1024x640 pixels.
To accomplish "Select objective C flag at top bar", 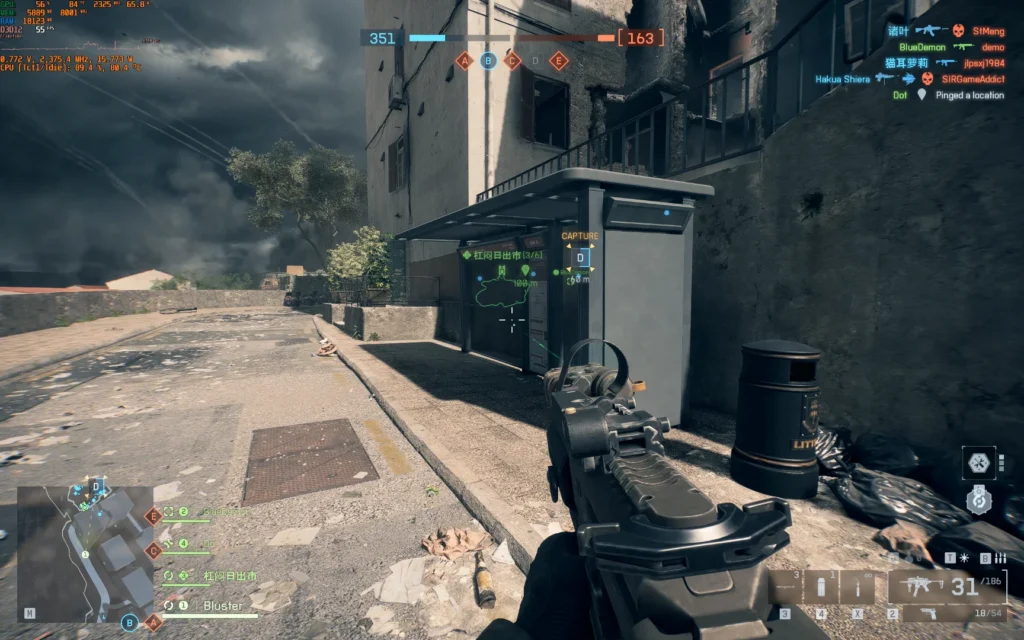I will (512, 61).
